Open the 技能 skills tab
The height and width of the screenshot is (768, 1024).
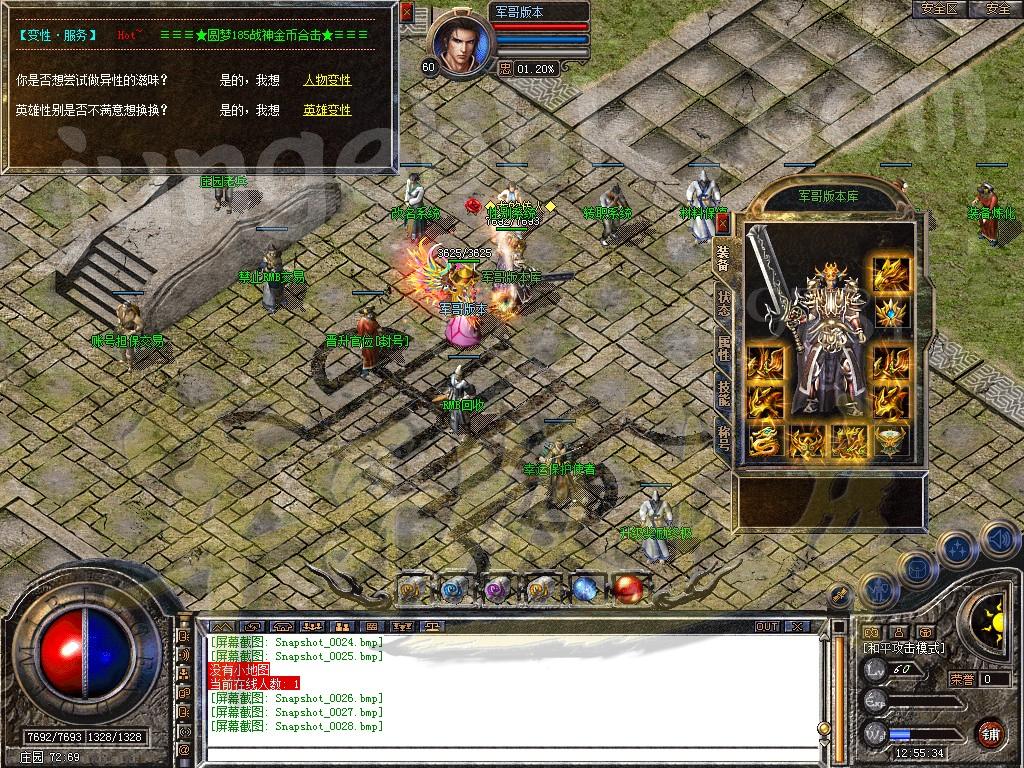[x=723, y=392]
